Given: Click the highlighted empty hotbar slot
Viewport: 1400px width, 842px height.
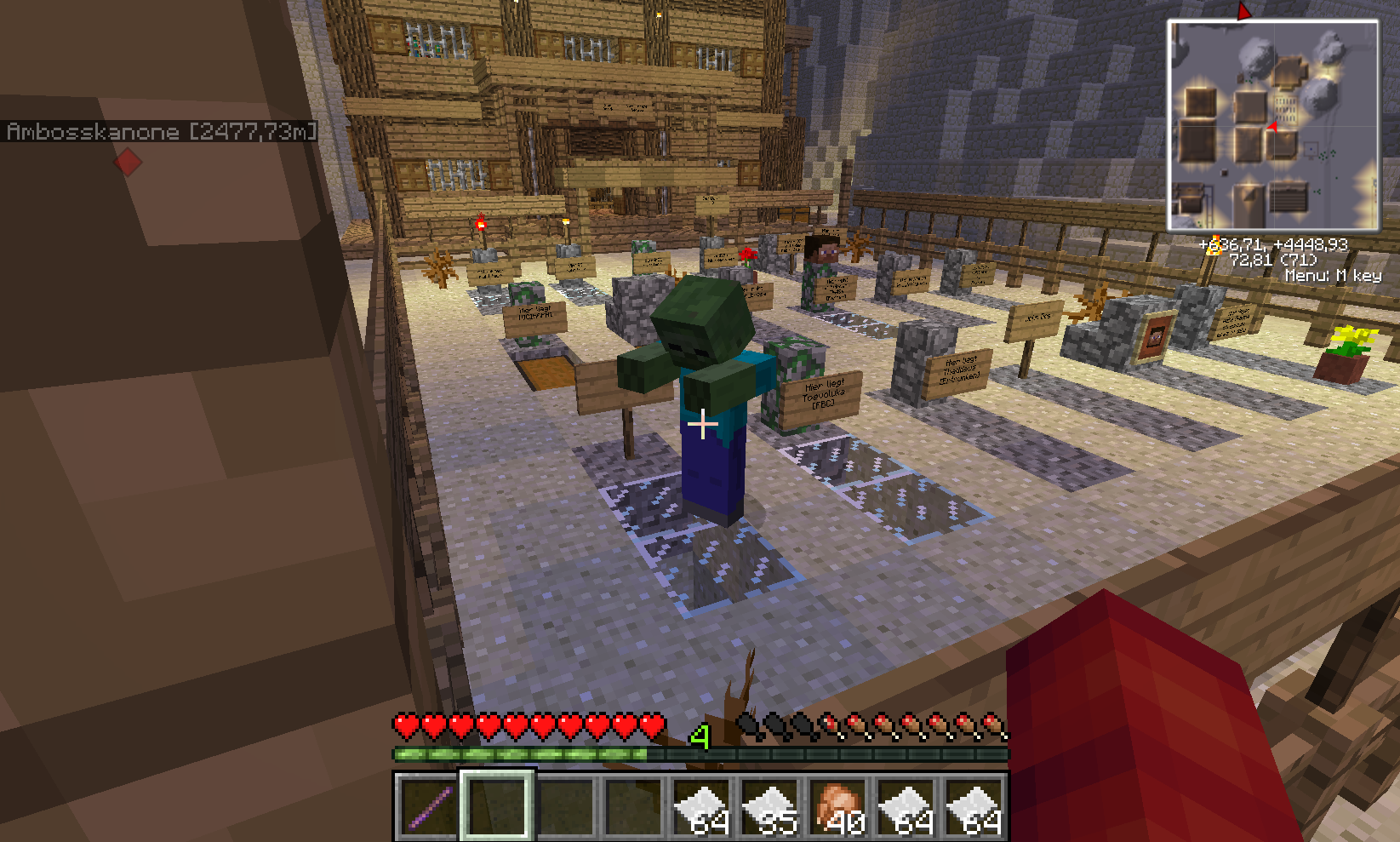Looking at the screenshot, I should 497,805.
